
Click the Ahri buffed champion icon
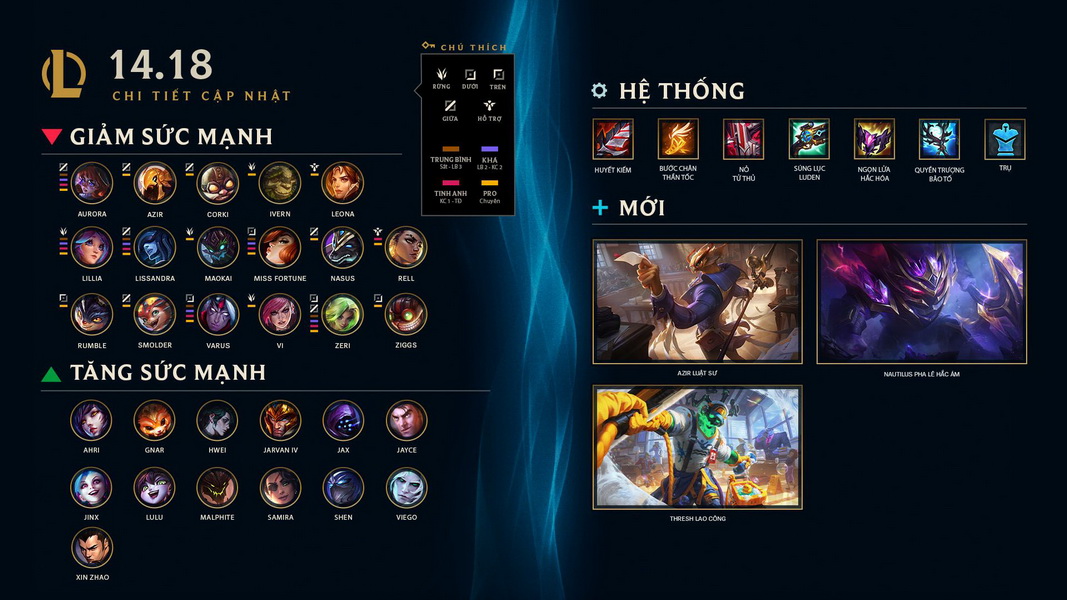click(92, 421)
